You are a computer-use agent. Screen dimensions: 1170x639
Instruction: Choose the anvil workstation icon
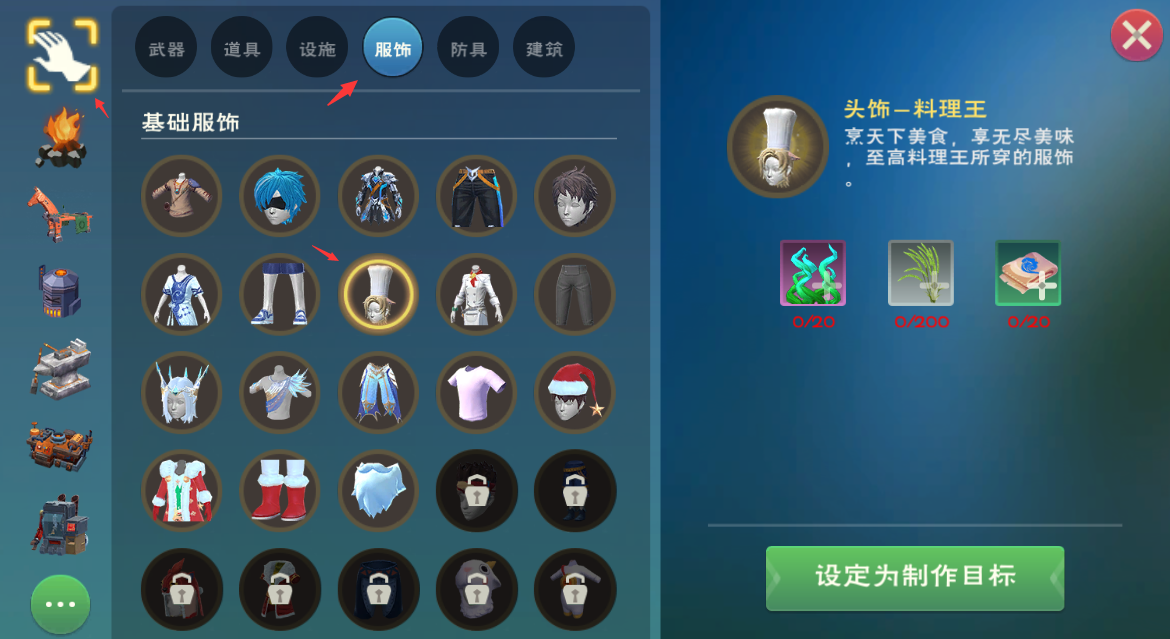(x=60, y=367)
